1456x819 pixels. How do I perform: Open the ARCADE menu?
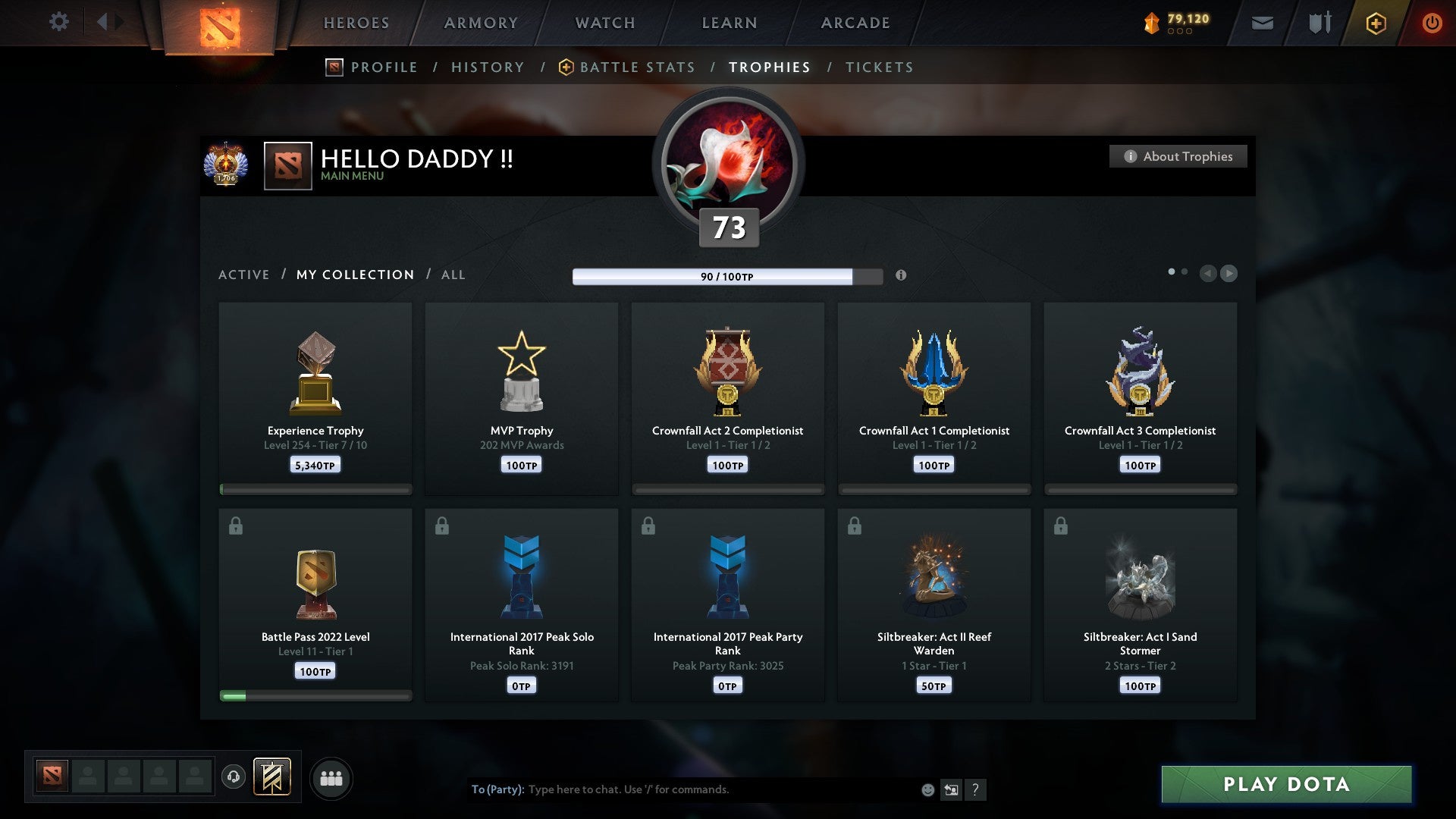tap(855, 23)
